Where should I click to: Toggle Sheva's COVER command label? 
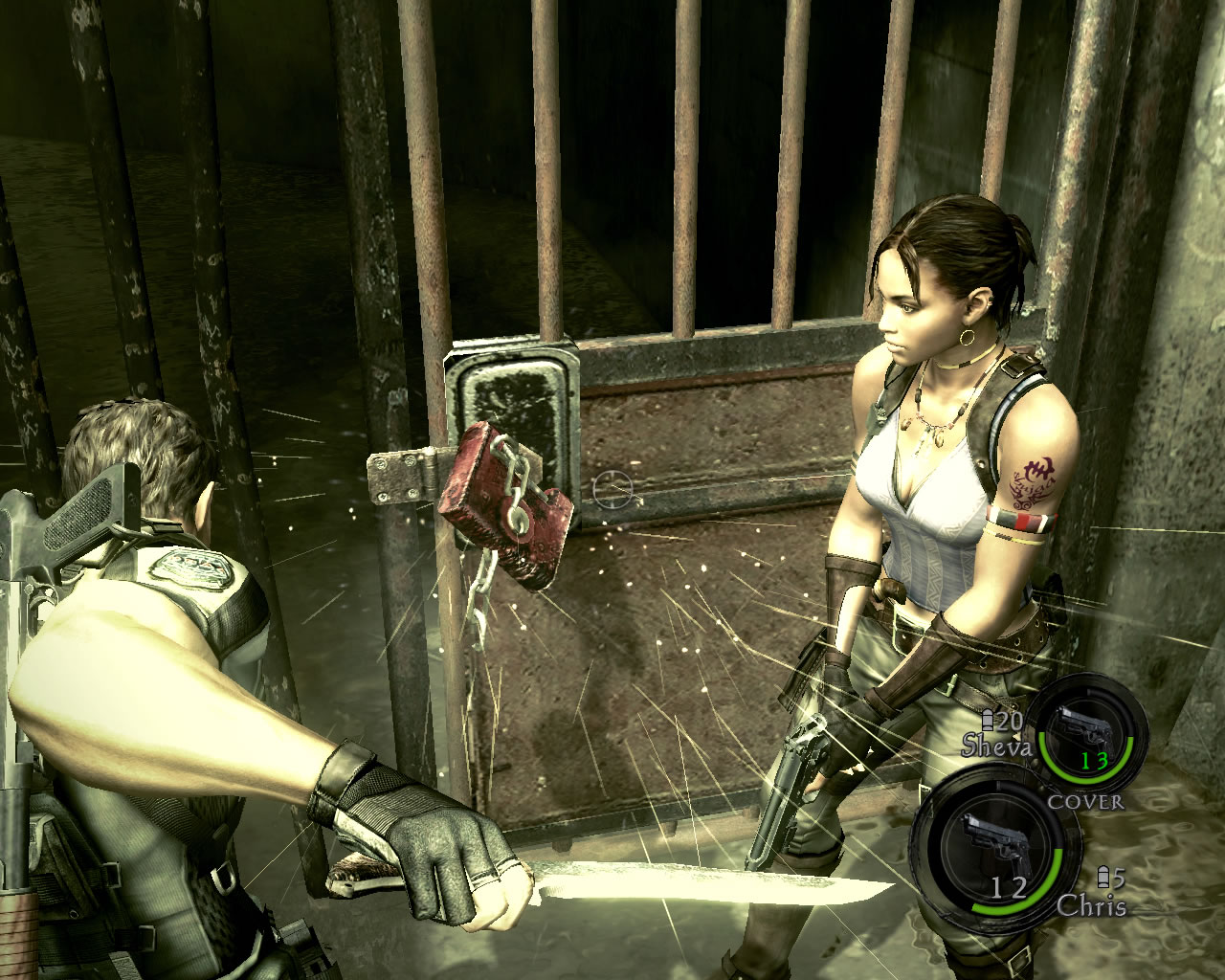tap(1085, 802)
